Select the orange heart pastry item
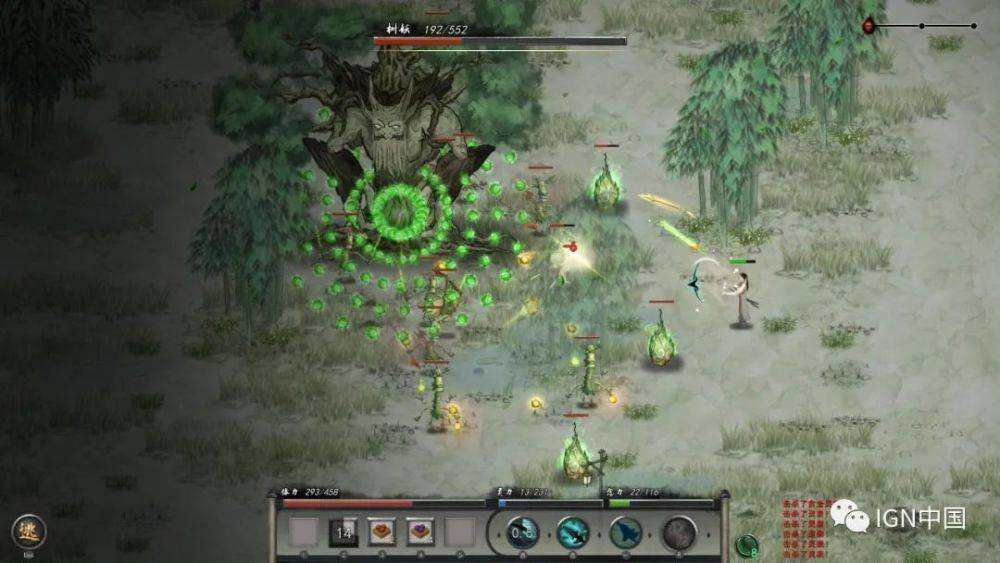Screen dimensions: 1000x563 (383, 532)
